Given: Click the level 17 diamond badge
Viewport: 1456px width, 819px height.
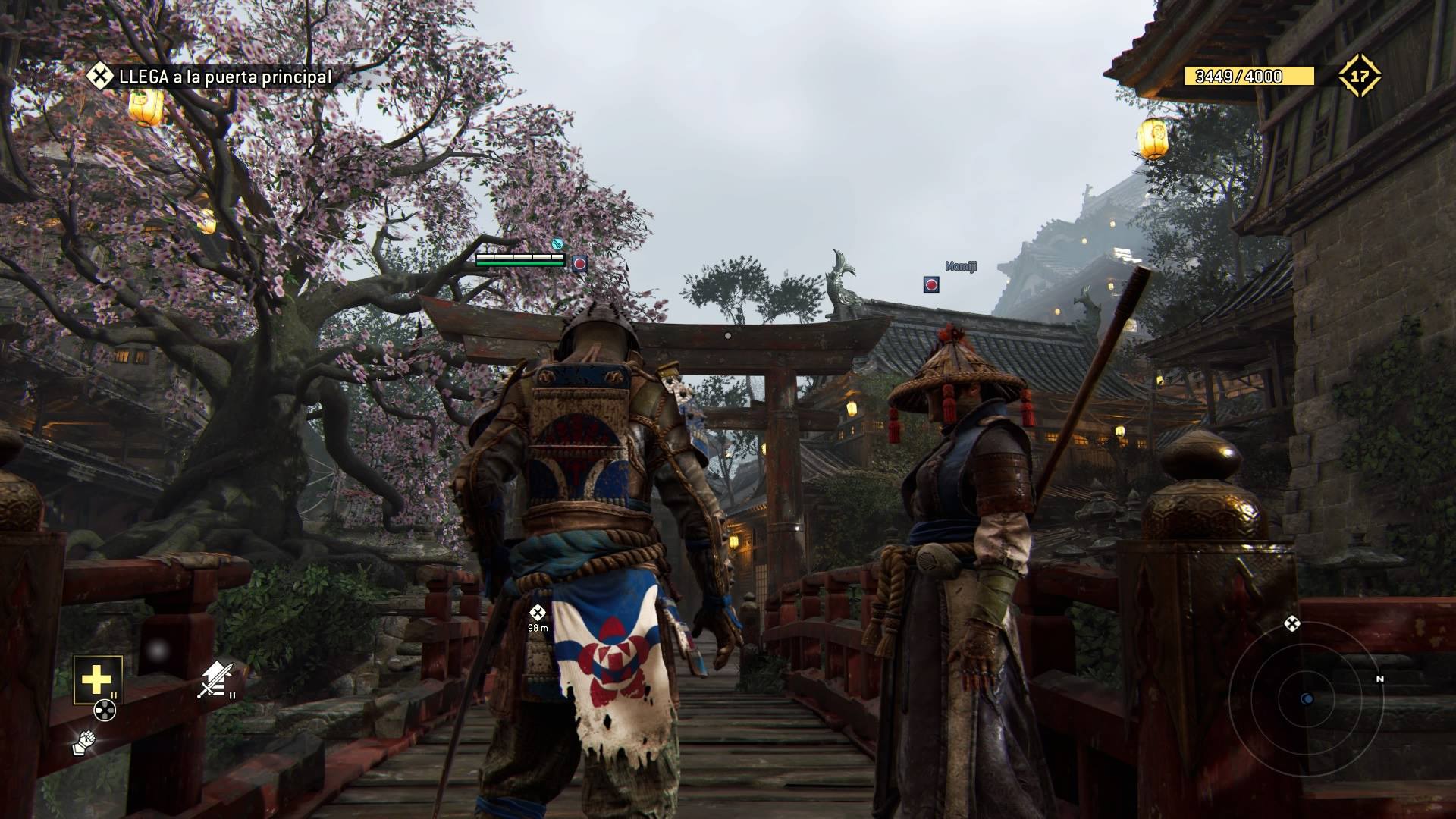Looking at the screenshot, I should coord(1359,76).
